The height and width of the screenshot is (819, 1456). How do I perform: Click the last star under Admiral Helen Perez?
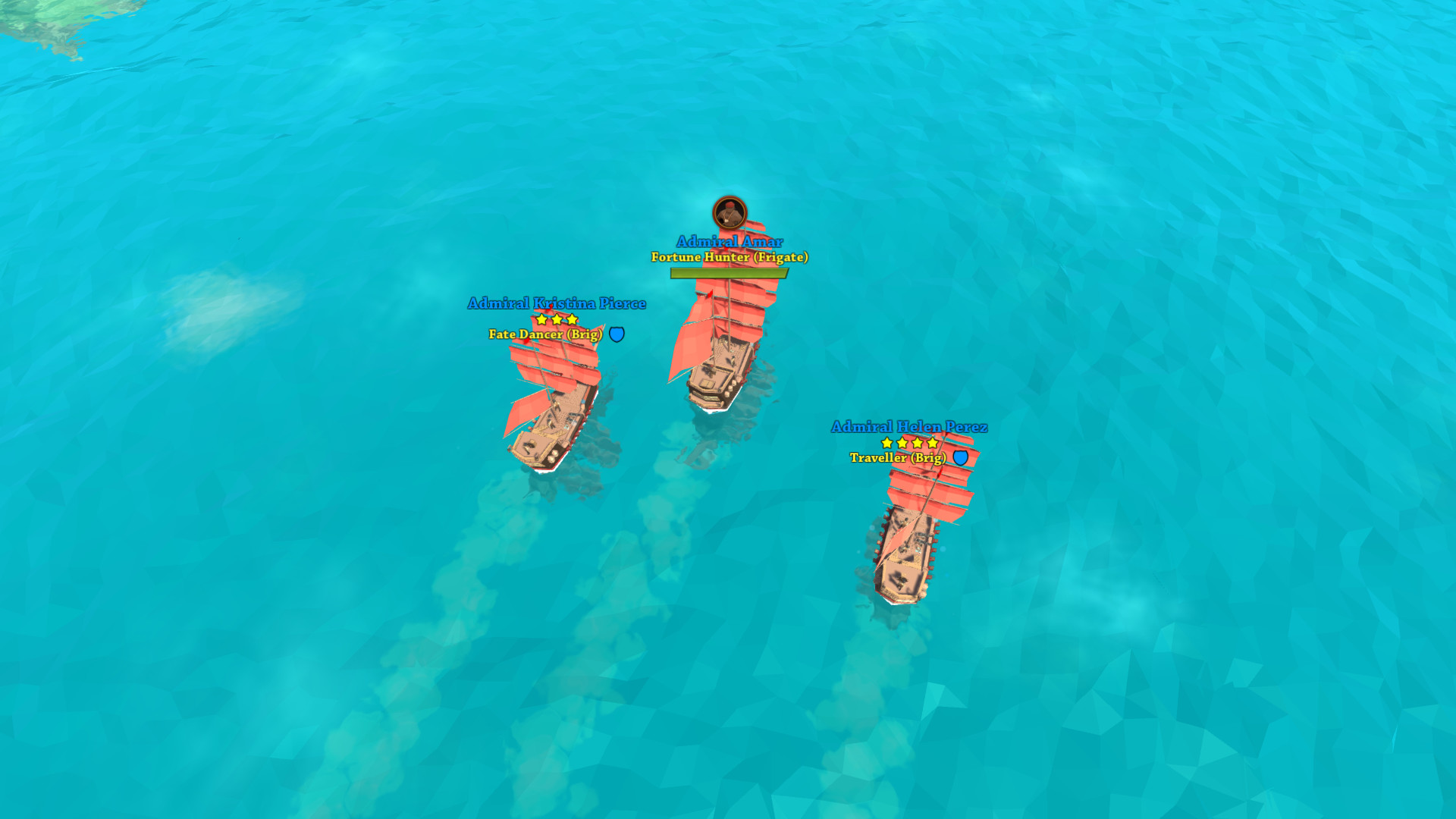tap(930, 443)
